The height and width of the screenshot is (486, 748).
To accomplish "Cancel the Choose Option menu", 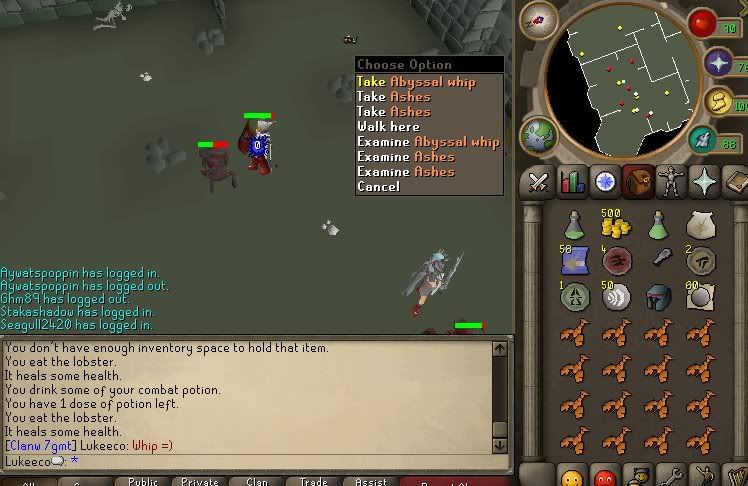I will tap(378, 187).
